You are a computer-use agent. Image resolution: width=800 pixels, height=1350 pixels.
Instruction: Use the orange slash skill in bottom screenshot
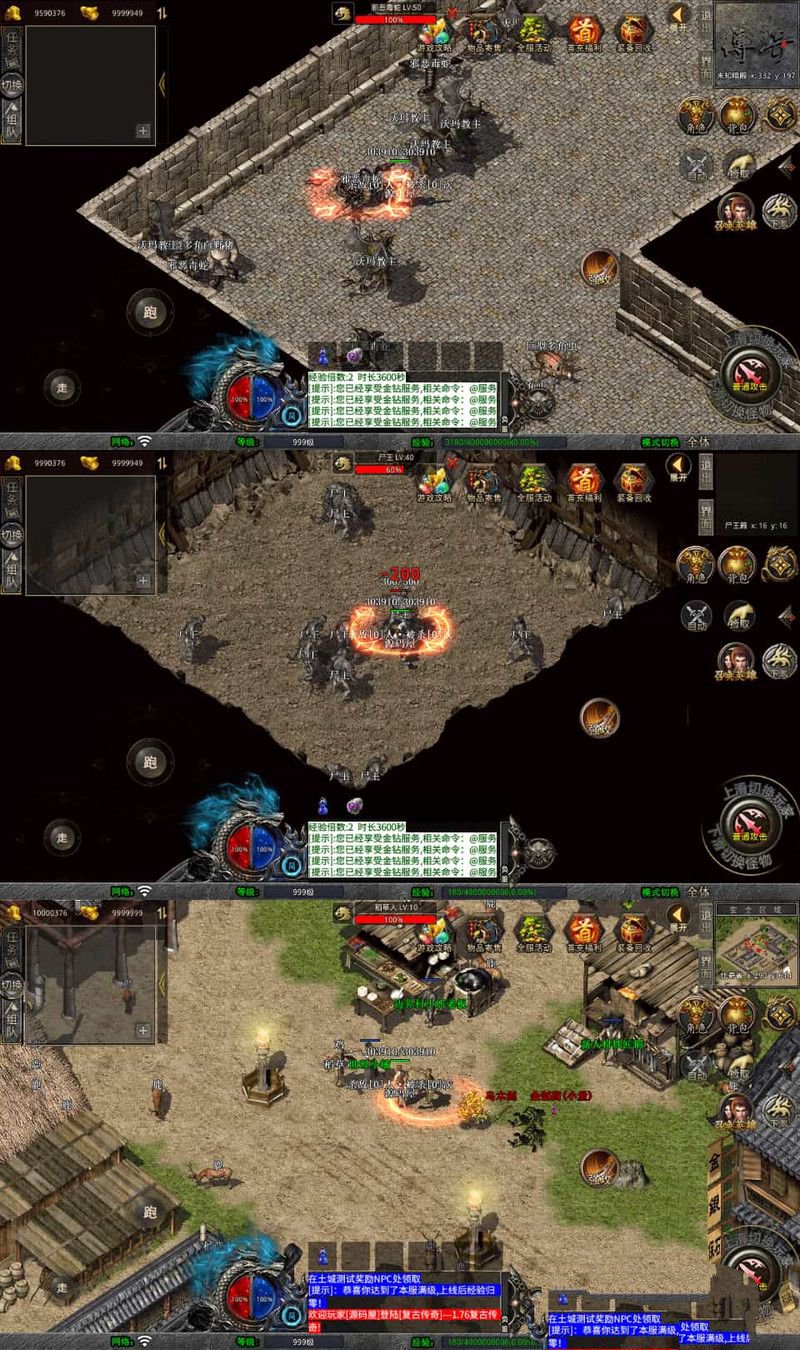click(x=599, y=1165)
